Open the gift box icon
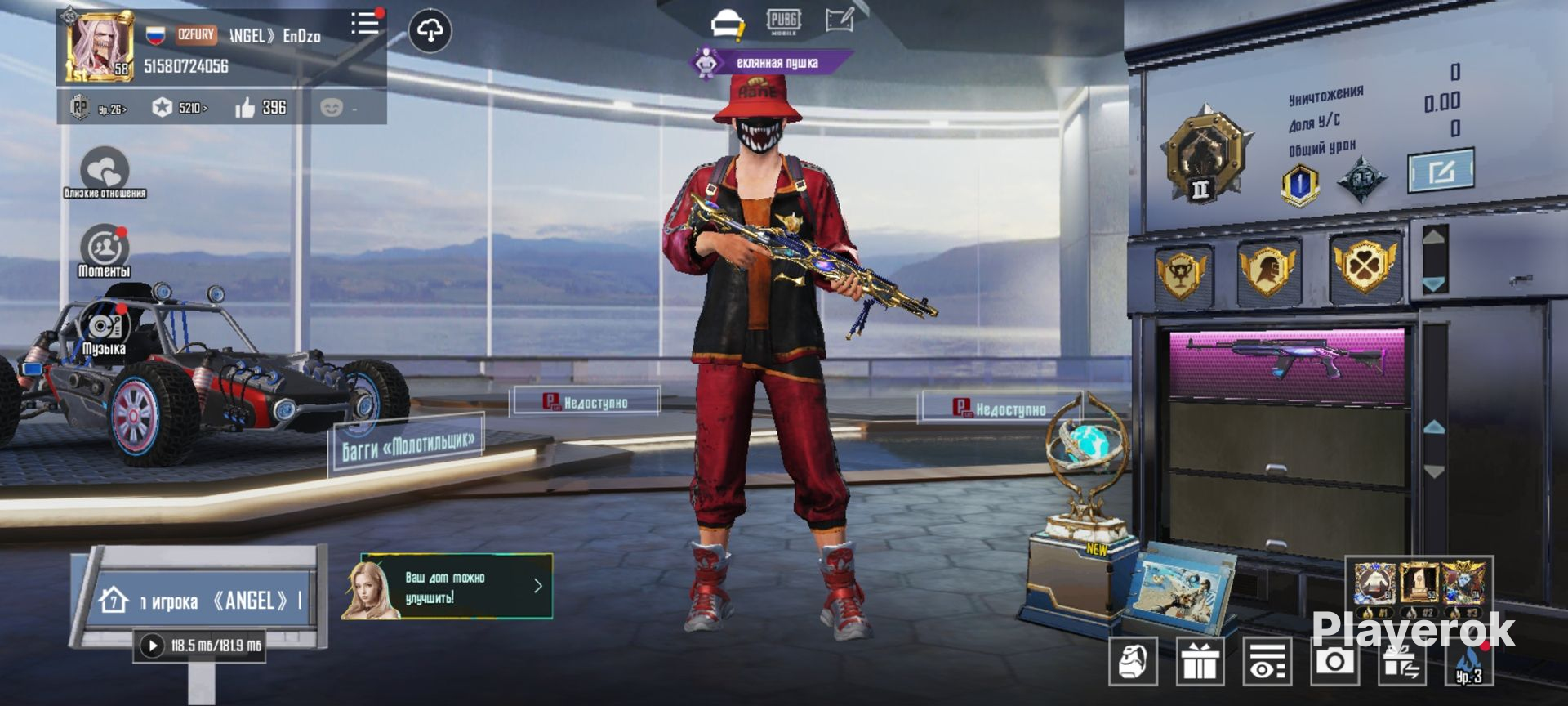1568x706 pixels. pos(1200,661)
